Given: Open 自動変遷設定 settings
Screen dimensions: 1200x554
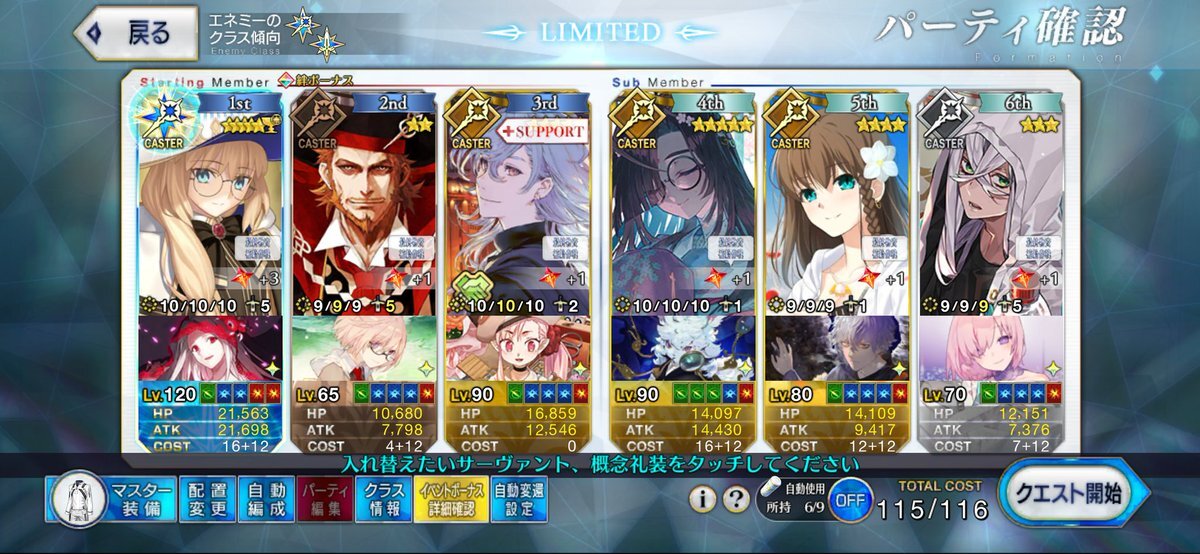Looking at the screenshot, I should (520, 499).
